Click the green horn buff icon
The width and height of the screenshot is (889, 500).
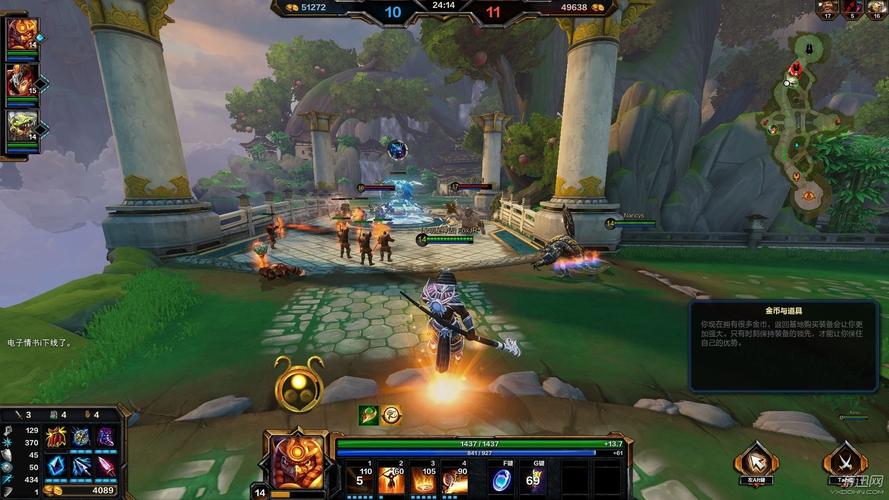[369, 414]
